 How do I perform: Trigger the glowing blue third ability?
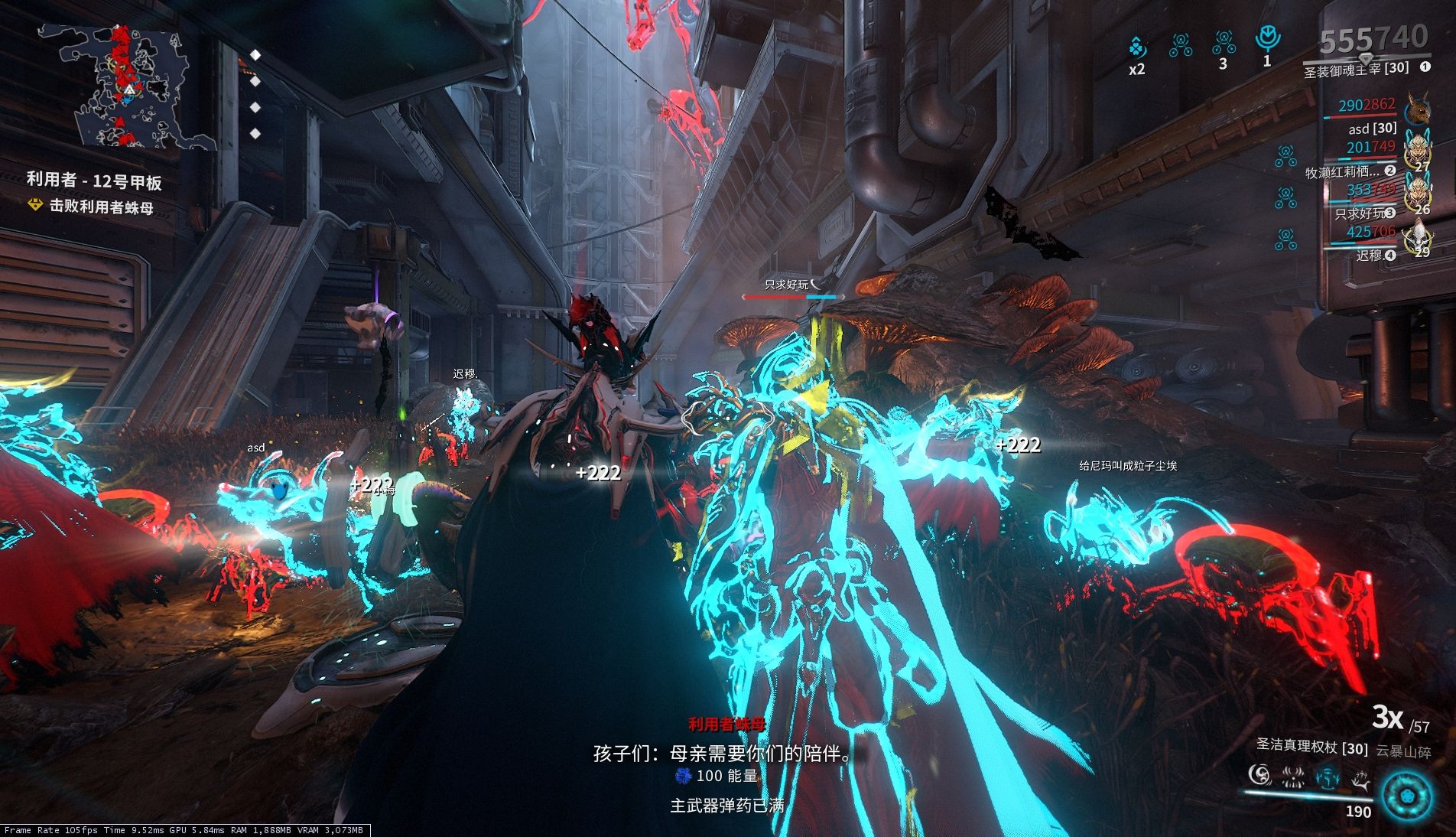[1328, 777]
